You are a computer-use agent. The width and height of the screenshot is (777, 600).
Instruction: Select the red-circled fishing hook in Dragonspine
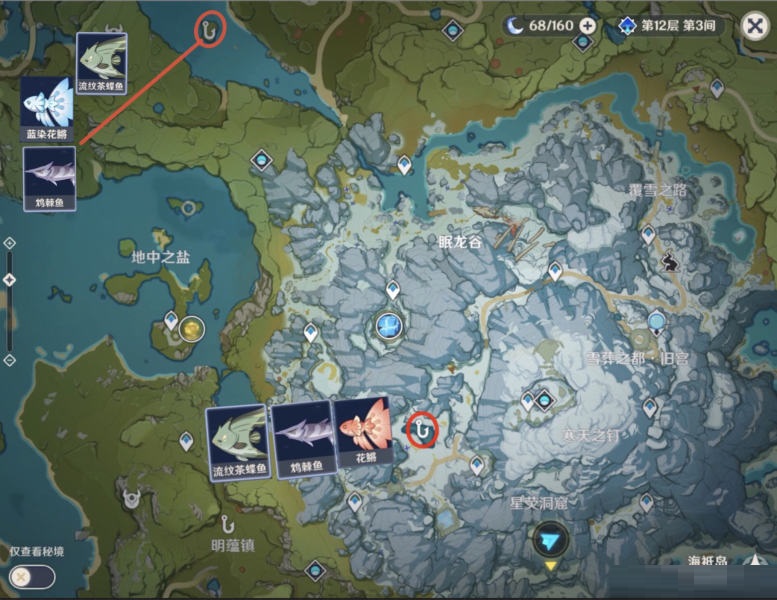(424, 430)
